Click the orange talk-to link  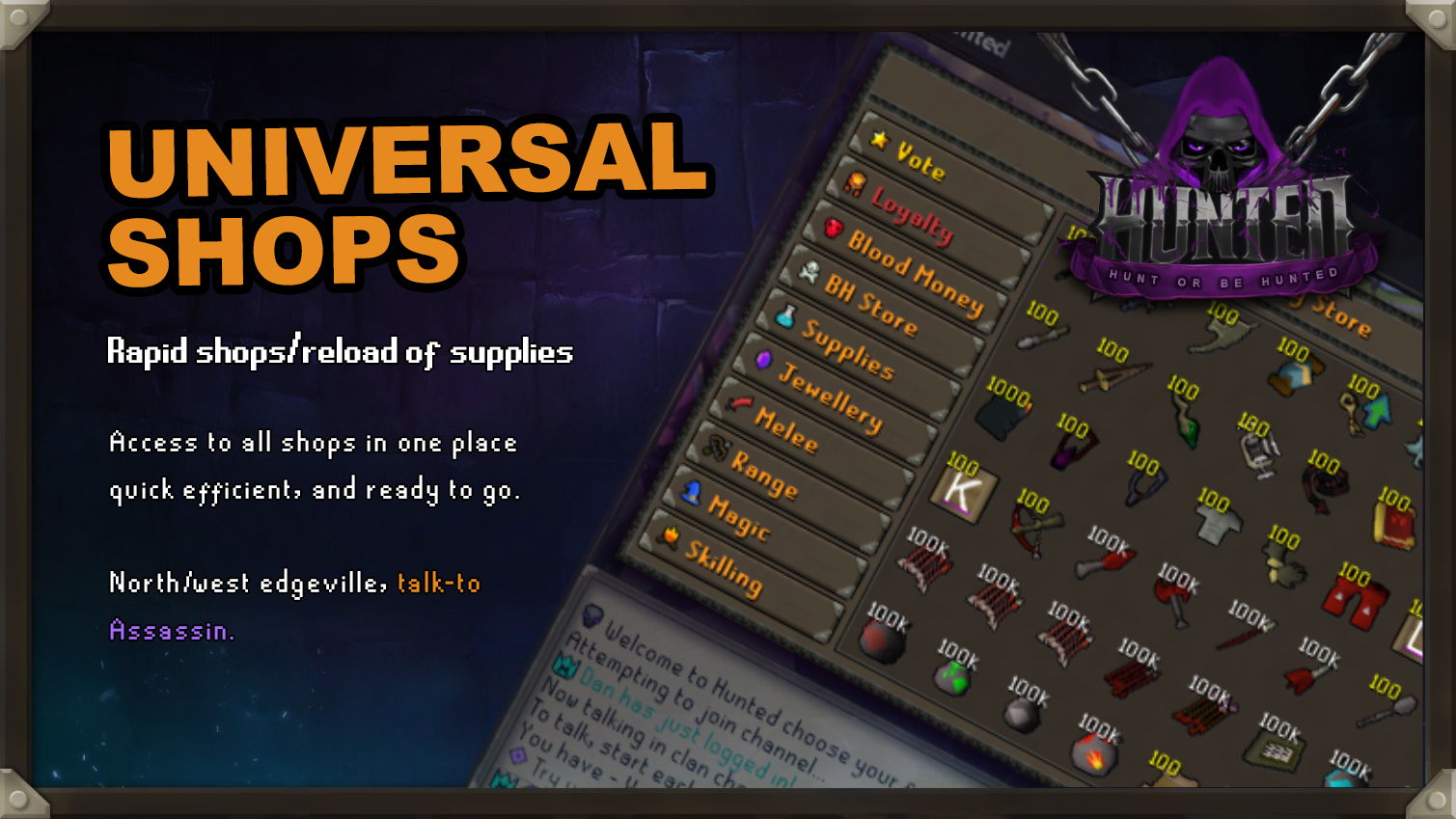click(x=439, y=583)
